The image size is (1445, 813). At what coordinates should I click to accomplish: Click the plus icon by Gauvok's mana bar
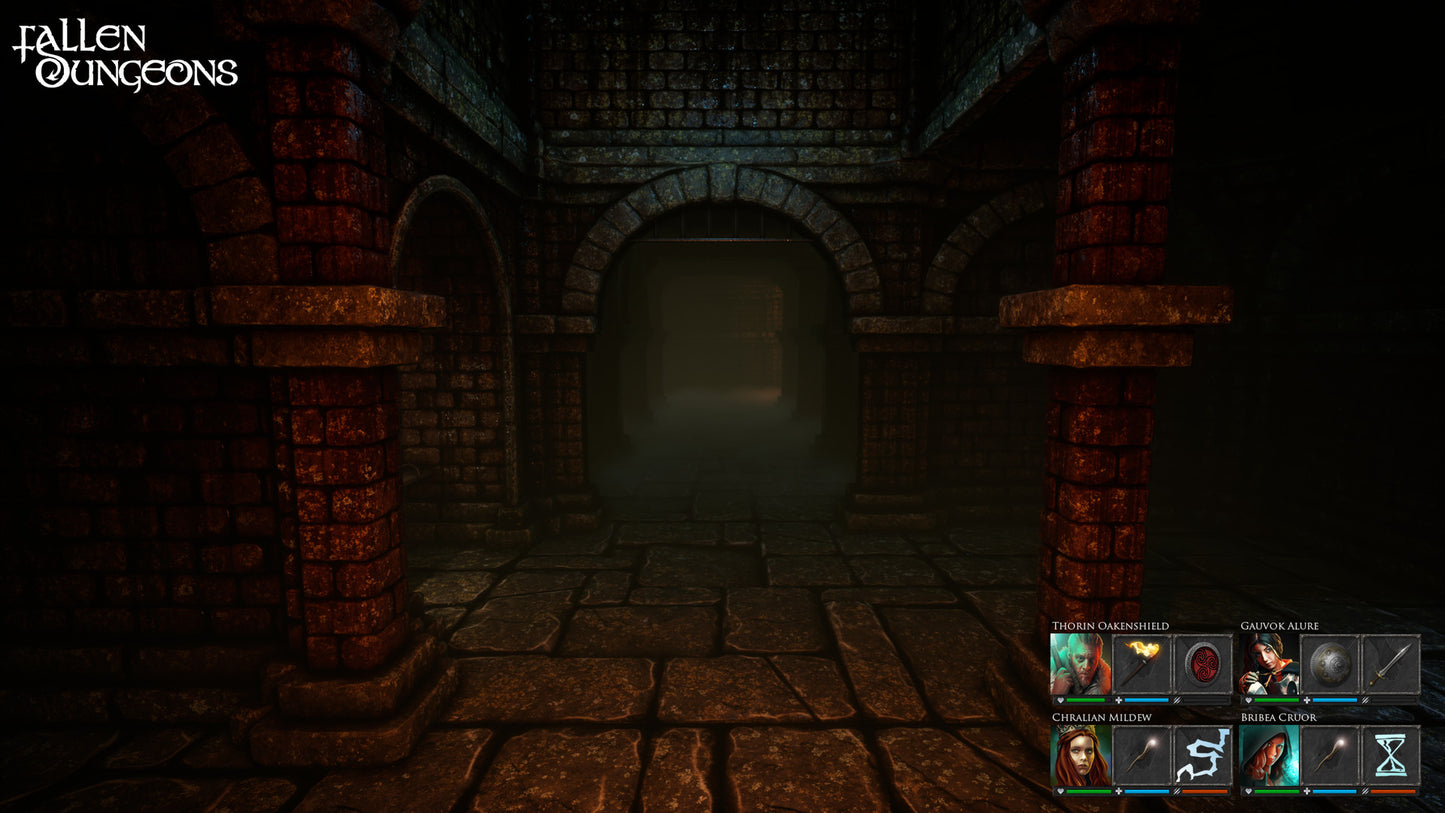[x=1307, y=701]
